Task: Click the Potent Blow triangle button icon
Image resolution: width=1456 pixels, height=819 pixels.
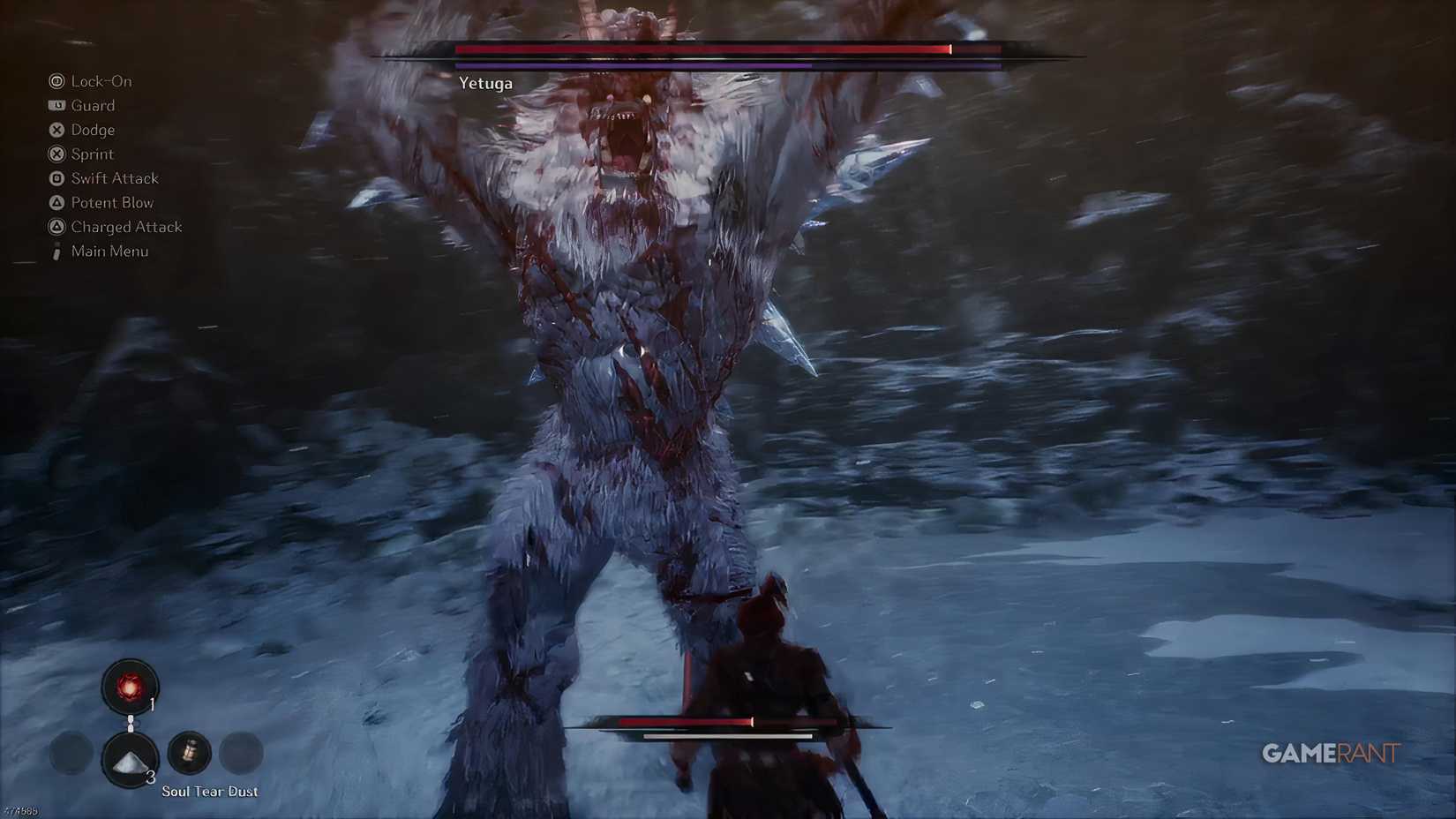Action: tap(56, 203)
